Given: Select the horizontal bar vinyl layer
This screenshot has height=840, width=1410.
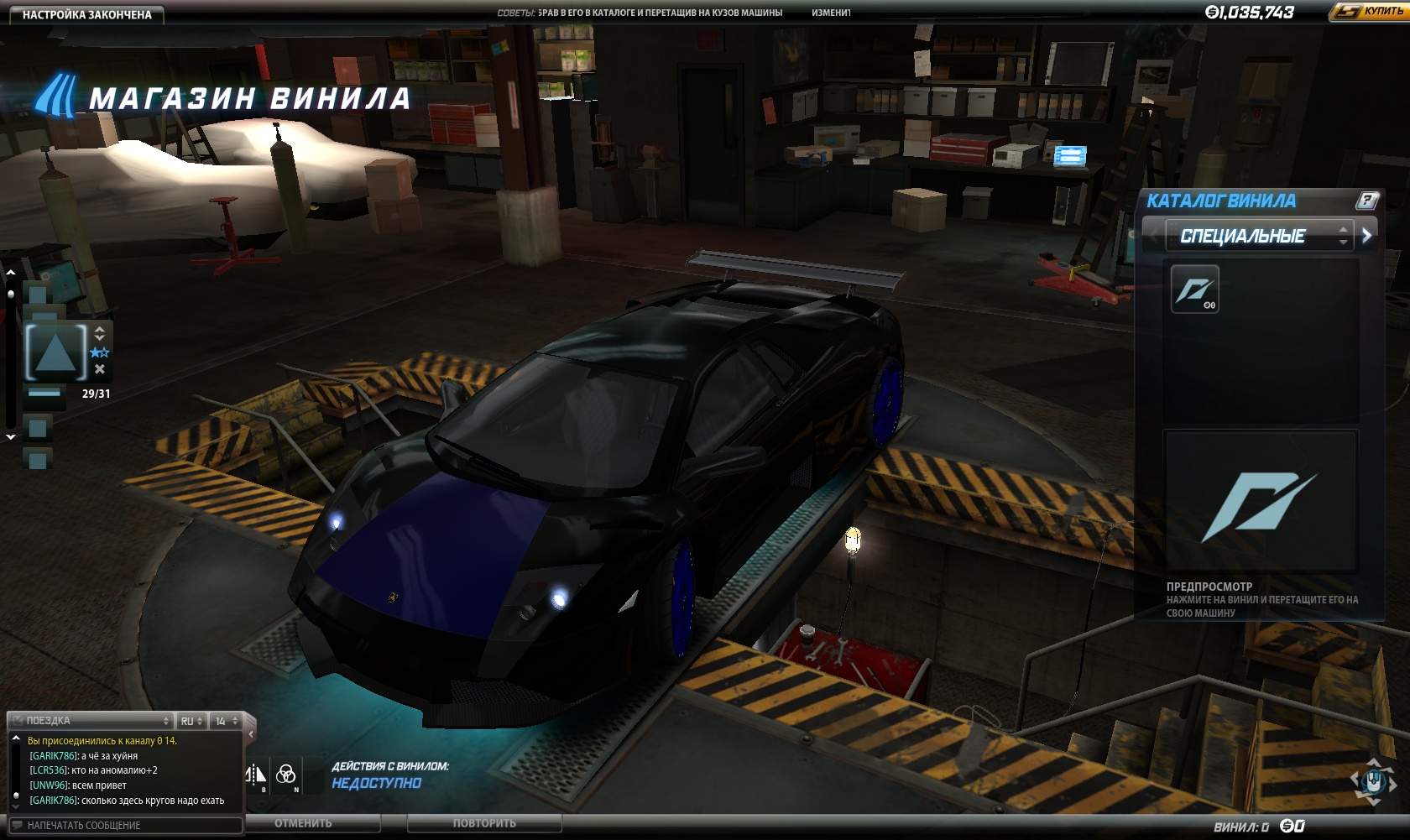Looking at the screenshot, I should coord(44,393).
